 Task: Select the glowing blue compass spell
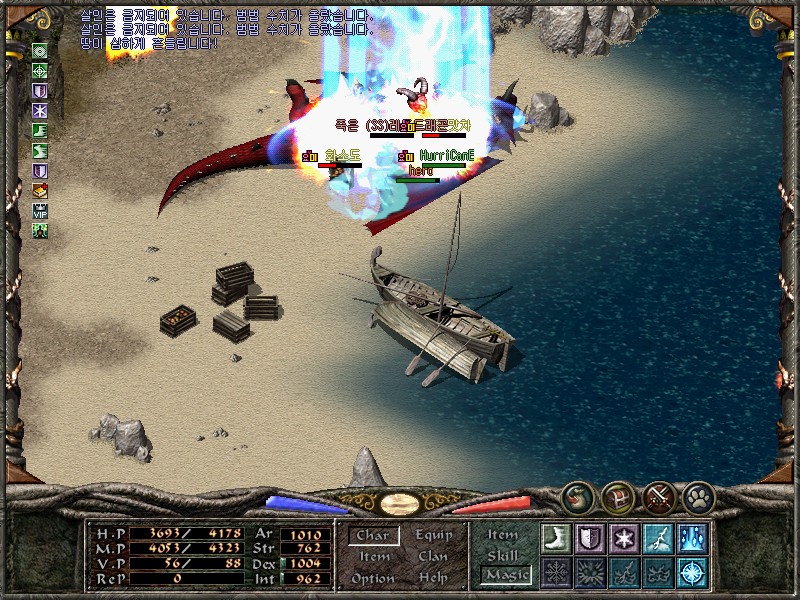pos(692,572)
